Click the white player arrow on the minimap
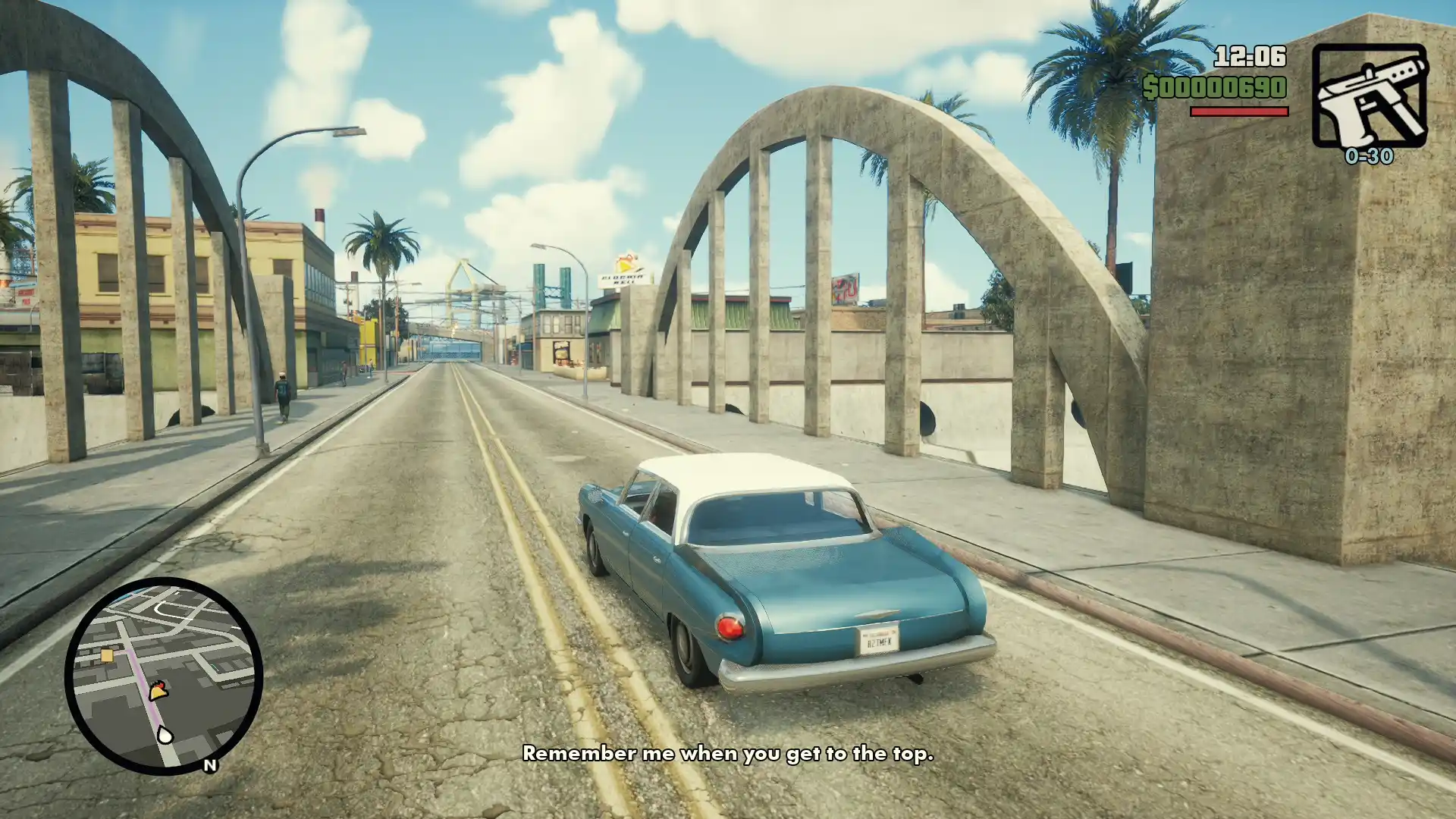 coord(165,734)
